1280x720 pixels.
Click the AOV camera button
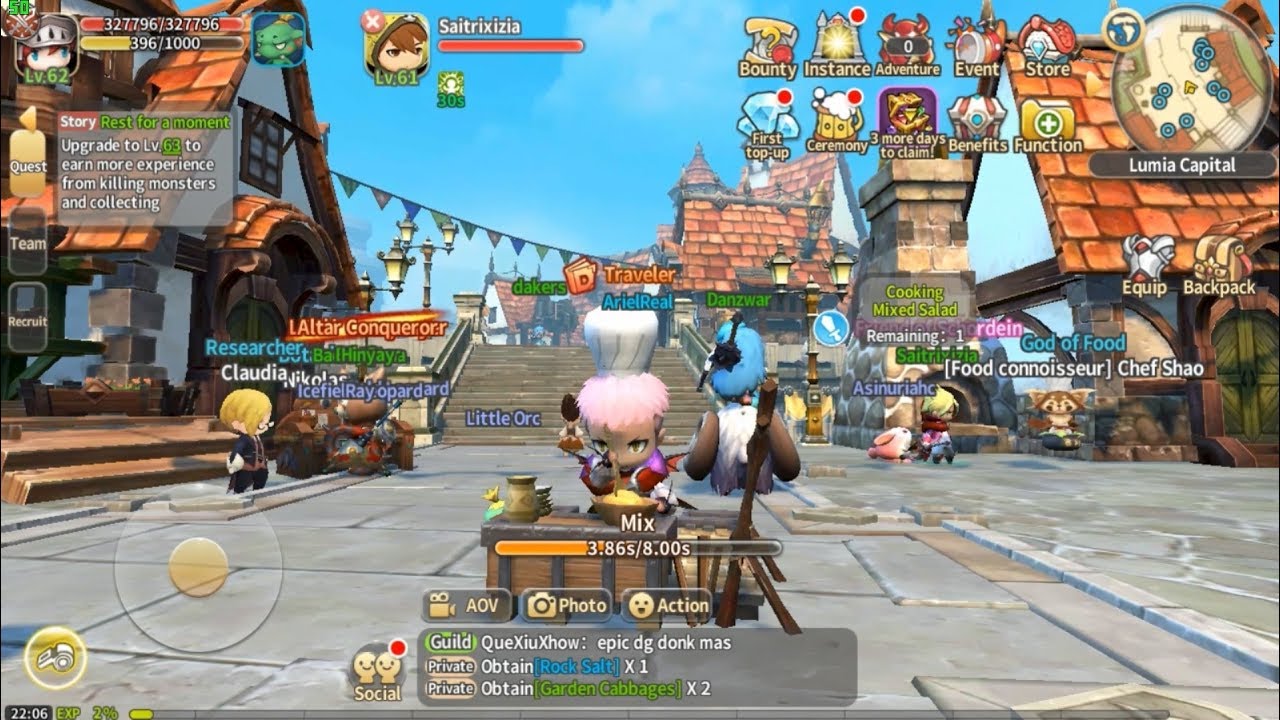coord(467,605)
